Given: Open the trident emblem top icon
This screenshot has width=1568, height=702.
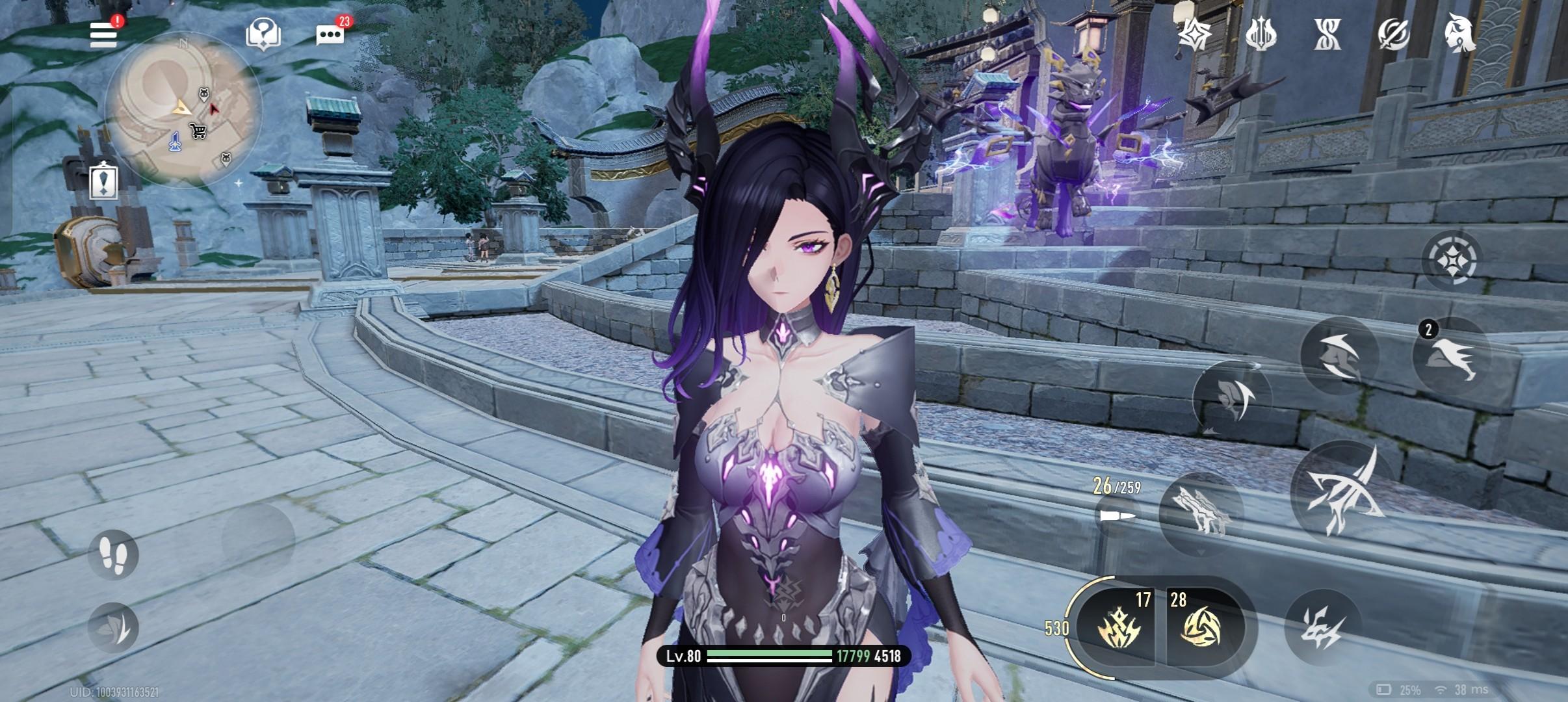Looking at the screenshot, I should point(1261,34).
